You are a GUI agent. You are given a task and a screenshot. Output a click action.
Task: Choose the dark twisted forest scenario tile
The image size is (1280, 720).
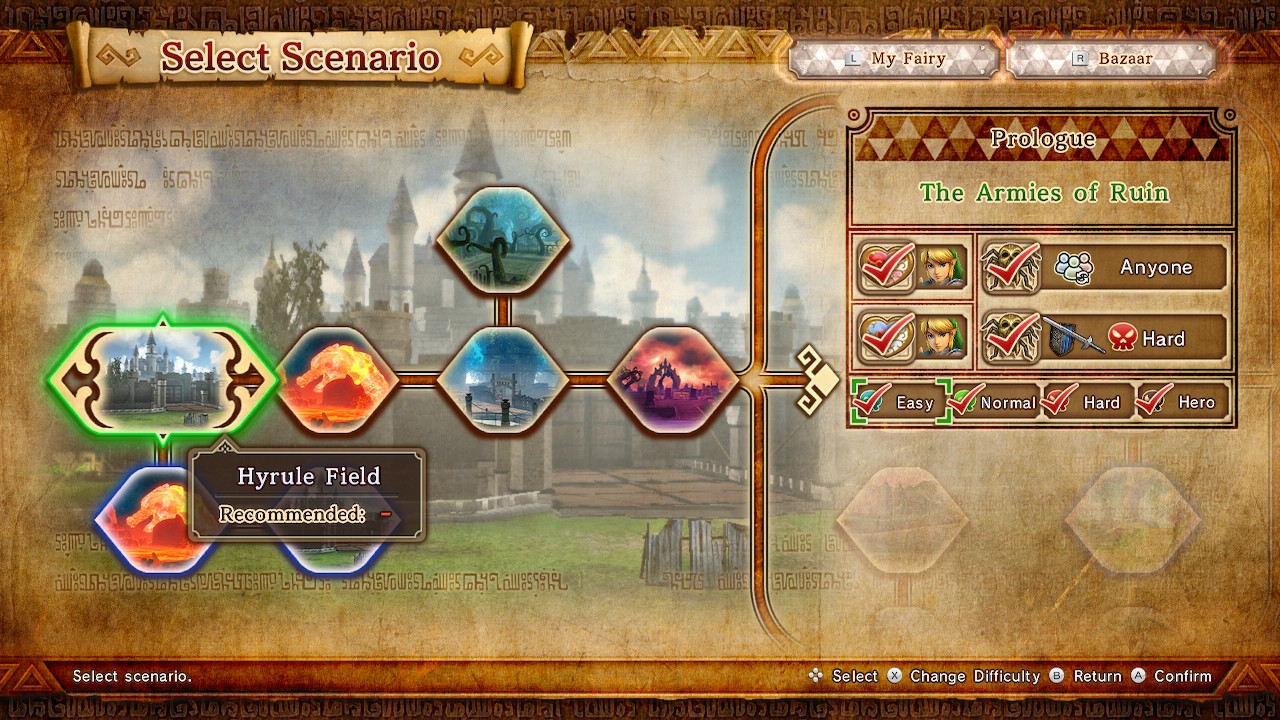coord(503,241)
